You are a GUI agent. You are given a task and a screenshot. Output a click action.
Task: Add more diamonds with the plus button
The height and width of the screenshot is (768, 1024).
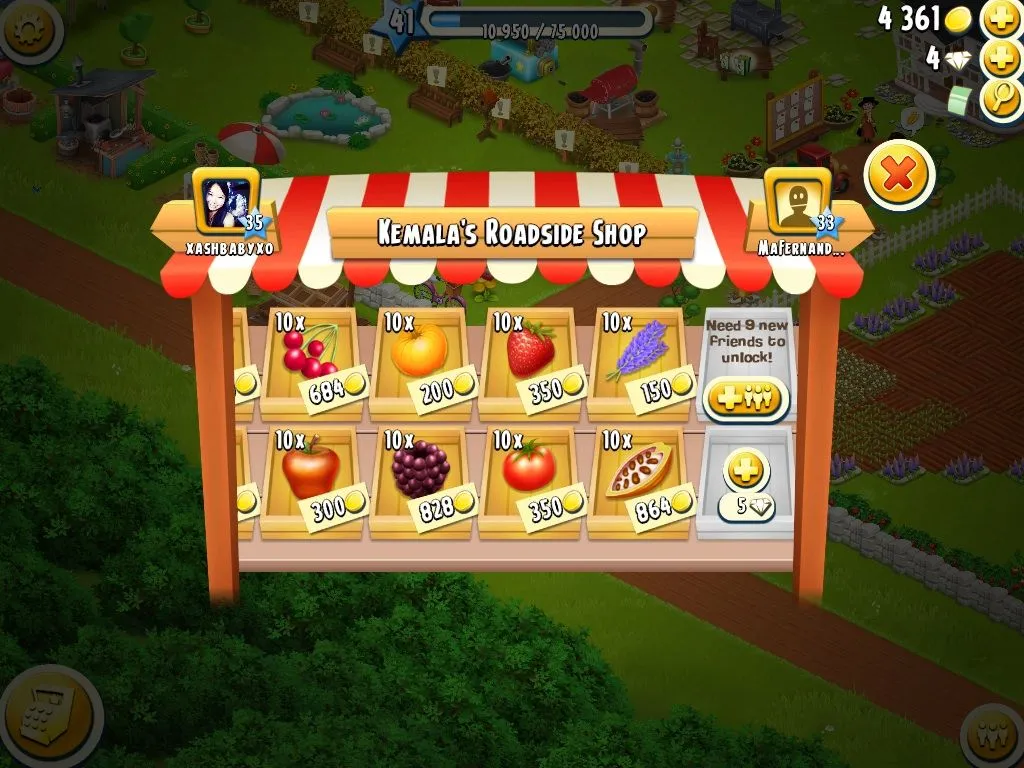(x=1000, y=59)
